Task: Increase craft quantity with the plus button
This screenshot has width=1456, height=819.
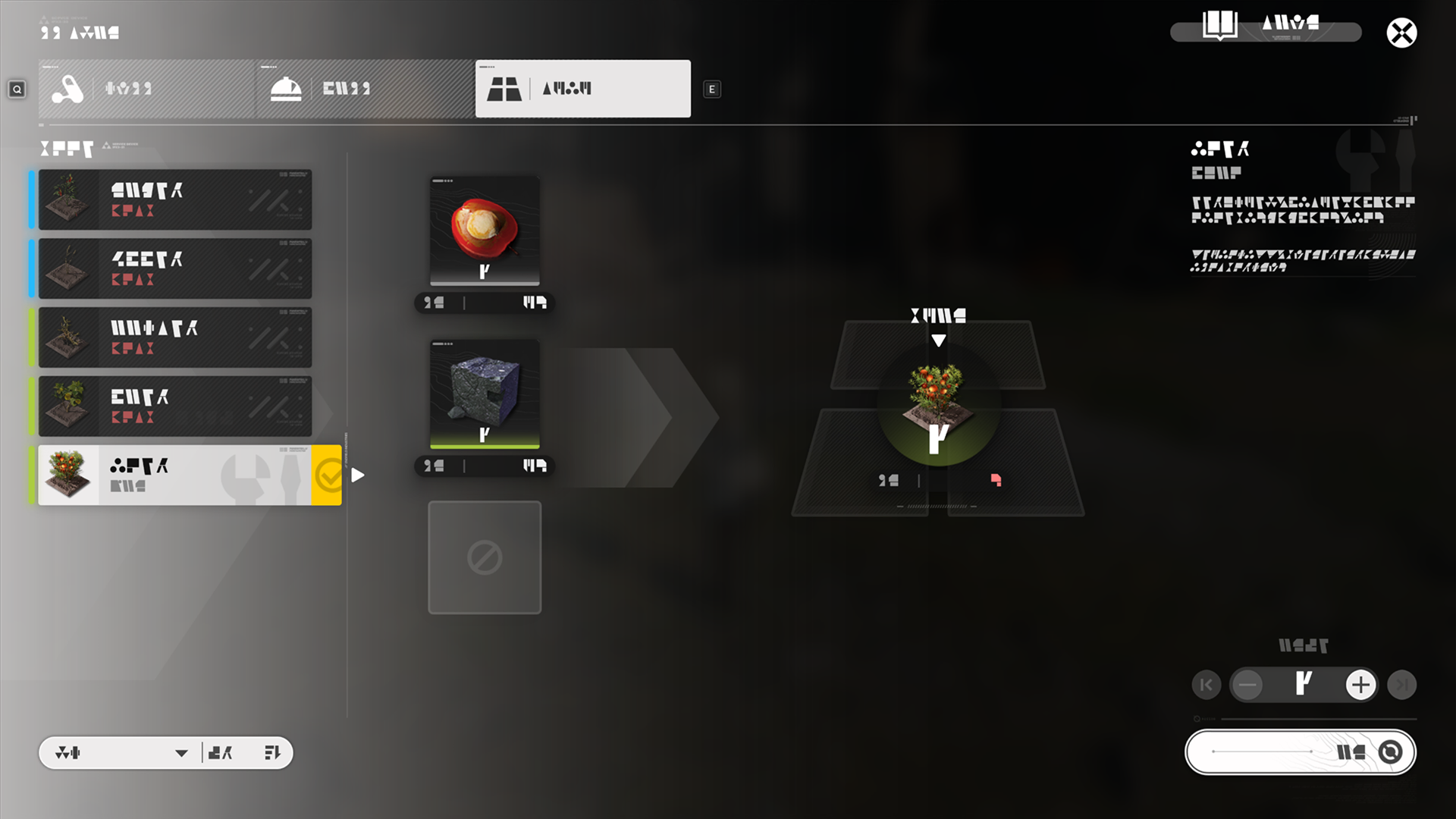Action: pos(1360,685)
